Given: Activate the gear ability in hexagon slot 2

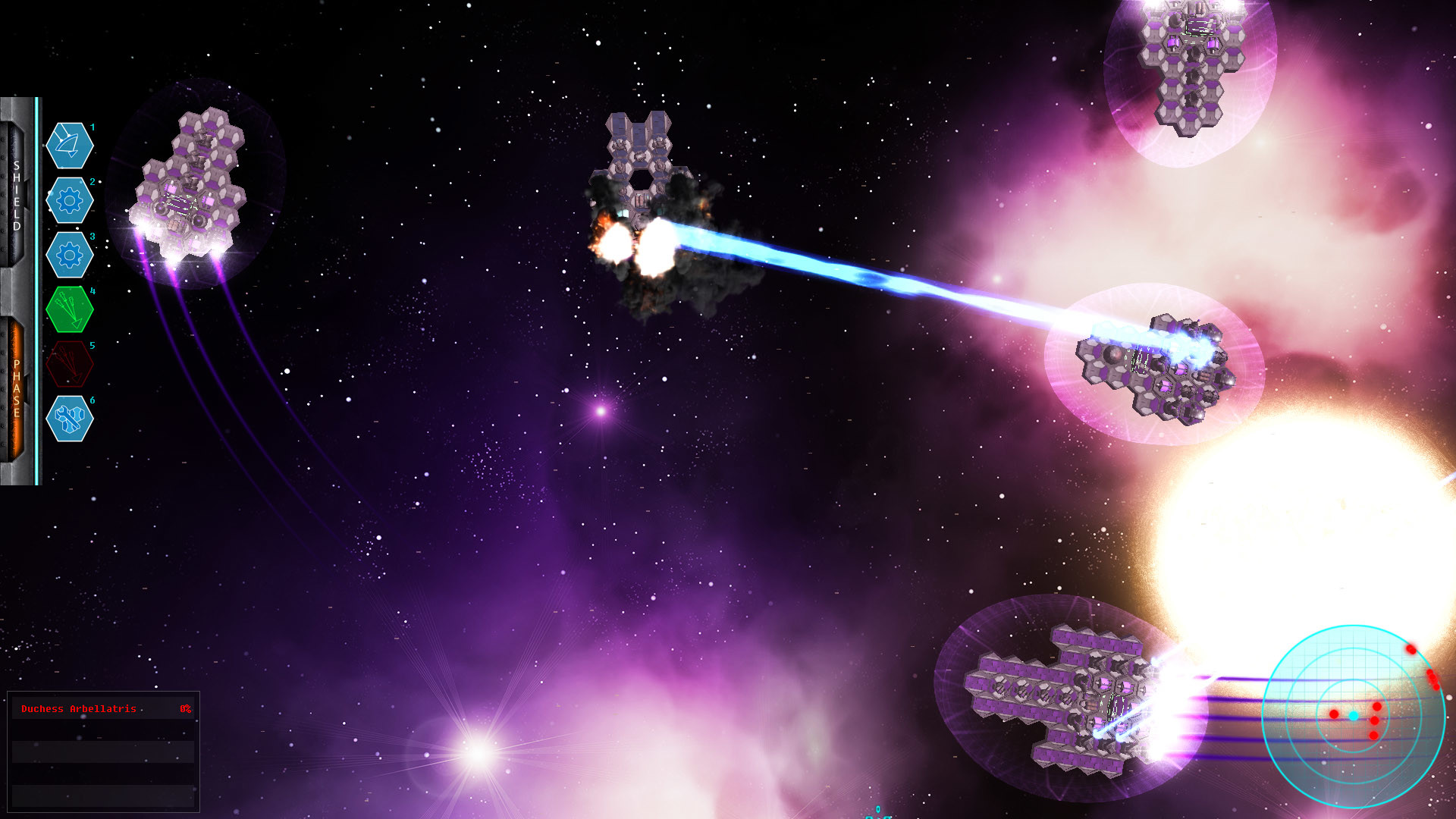Looking at the screenshot, I should (x=69, y=200).
